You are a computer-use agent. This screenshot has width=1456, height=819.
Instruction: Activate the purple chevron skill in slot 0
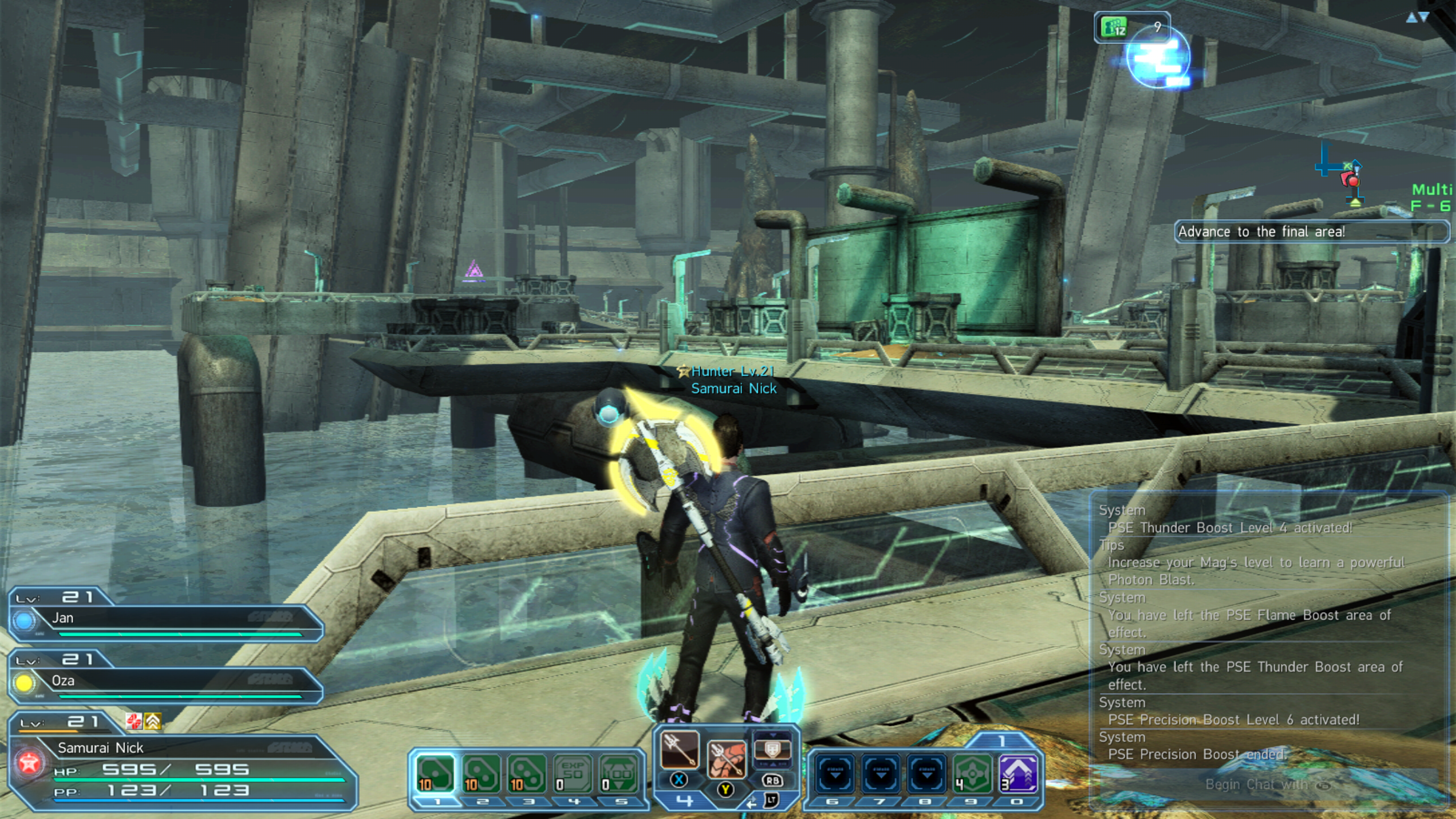pyautogui.click(x=1018, y=773)
